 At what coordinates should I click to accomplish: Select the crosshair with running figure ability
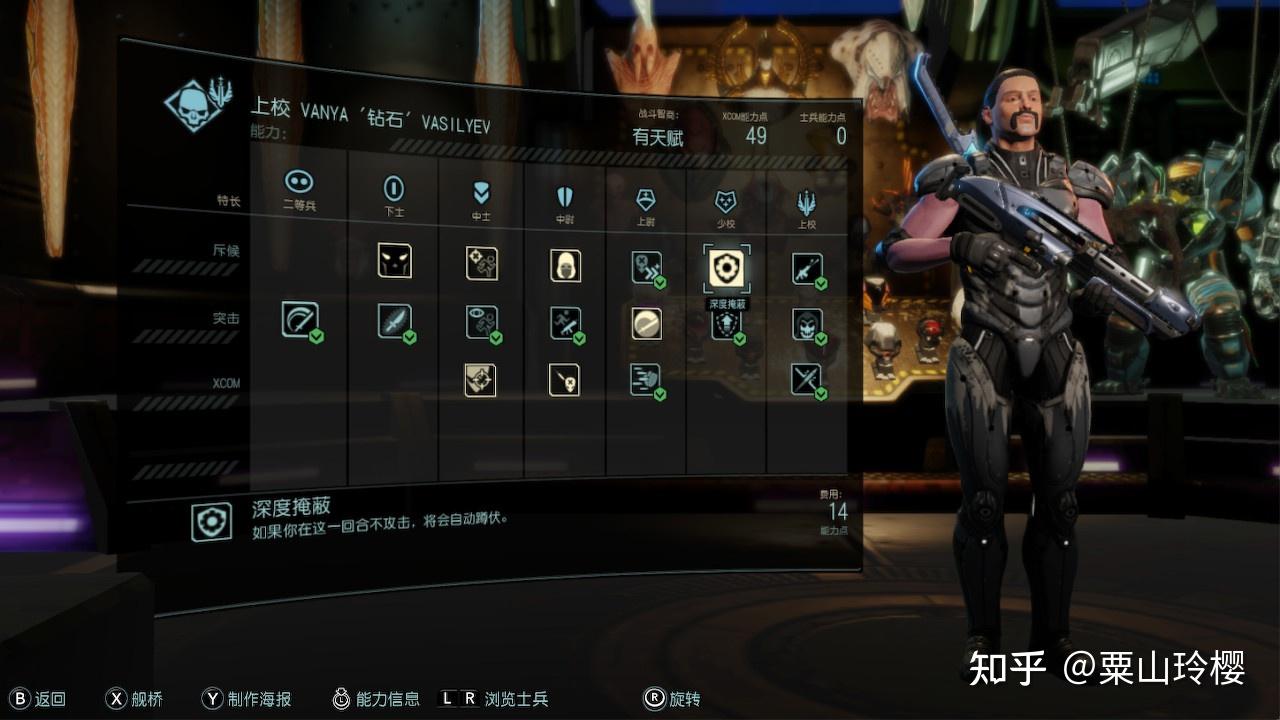pos(481,263)
